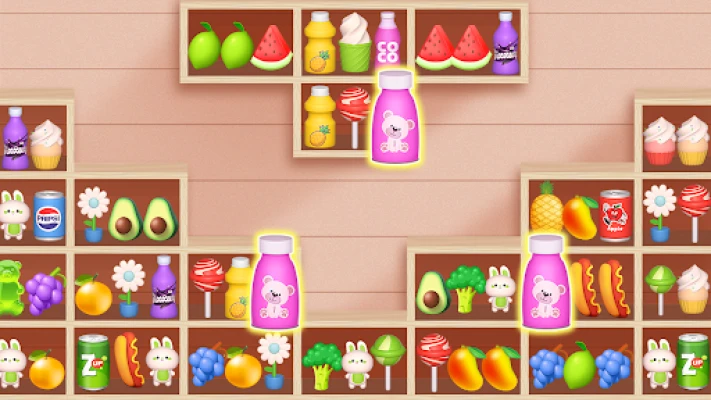Choose the pink teddy bottle beside the hot dogs
The width and height of the screenshot is (711, 400).
(546, 282)
